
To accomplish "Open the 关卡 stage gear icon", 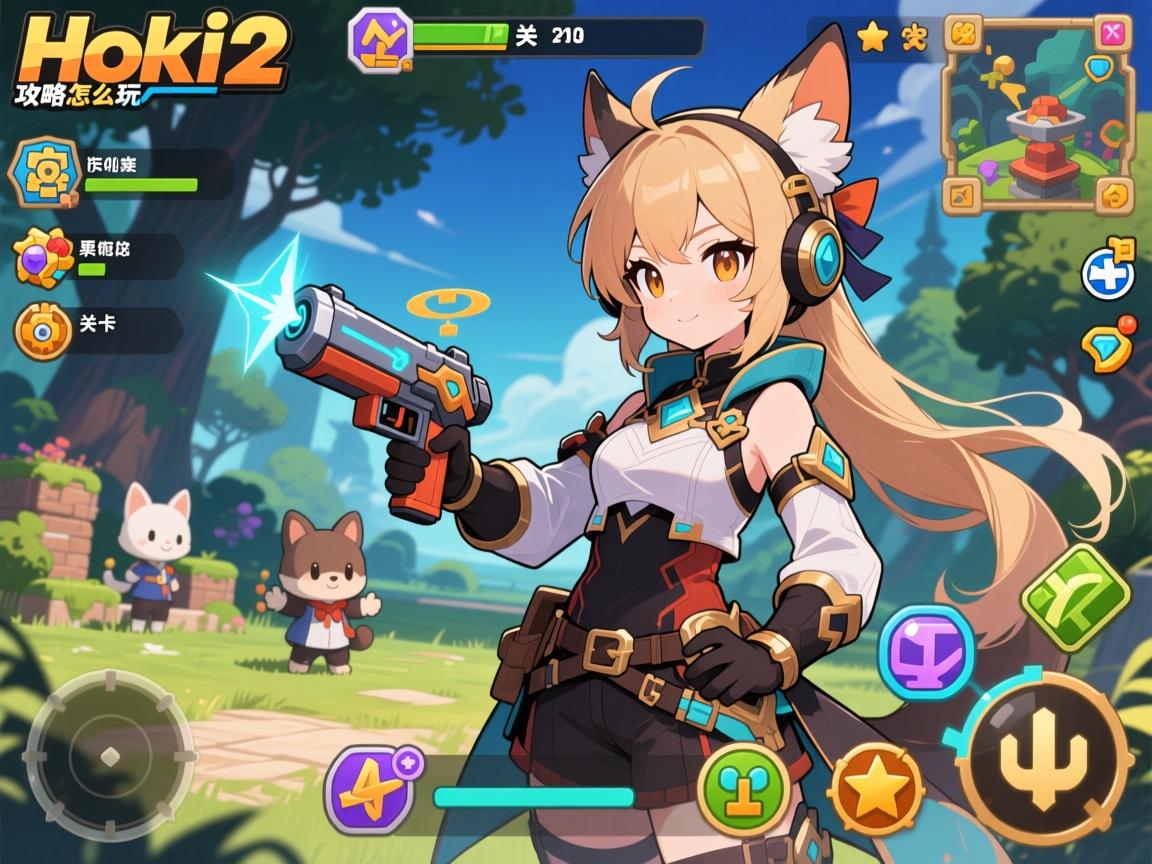I will 43,331.
